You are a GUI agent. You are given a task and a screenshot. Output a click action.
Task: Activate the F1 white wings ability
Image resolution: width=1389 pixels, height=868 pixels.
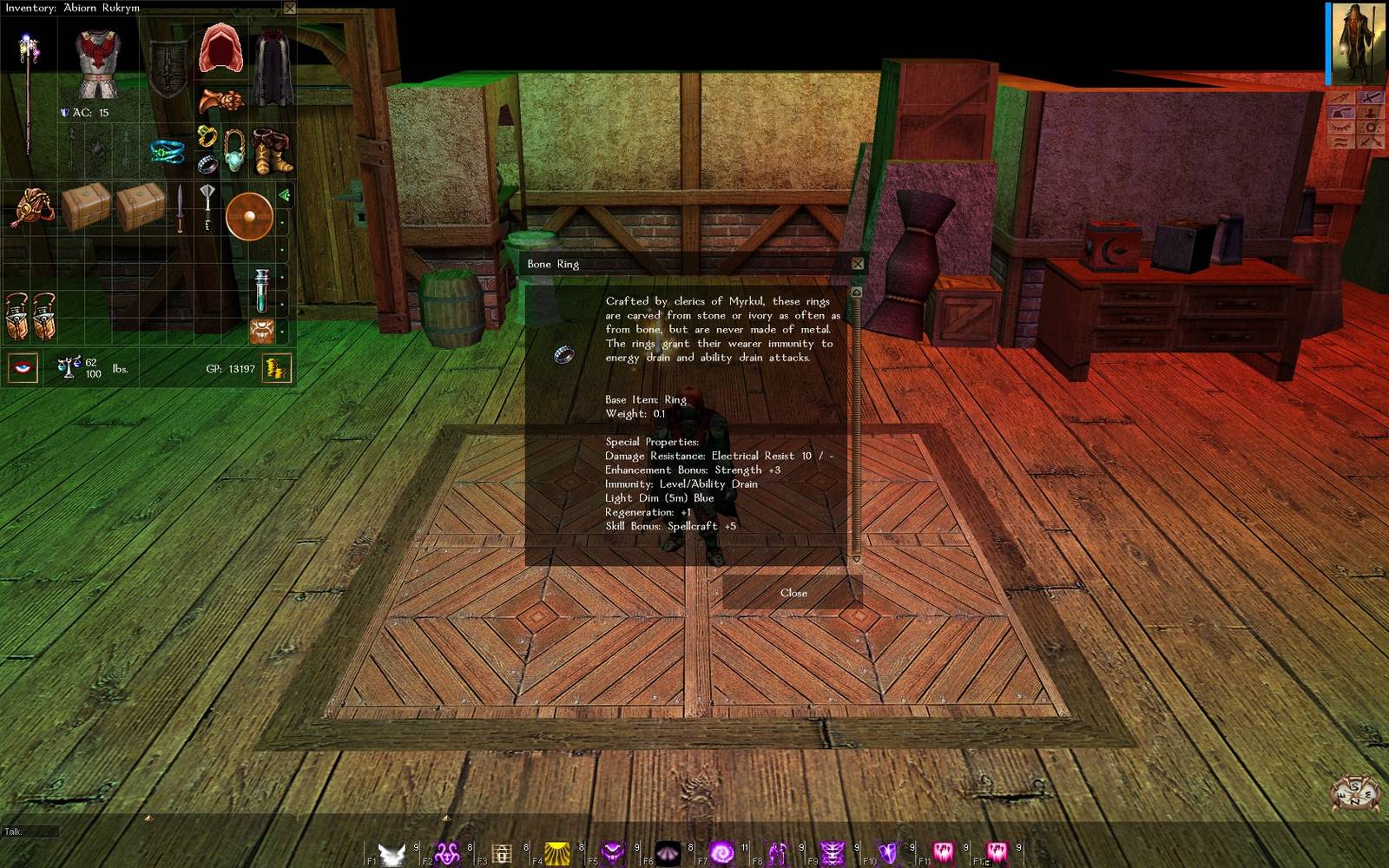pyautogui.click(x=392, y=853)
